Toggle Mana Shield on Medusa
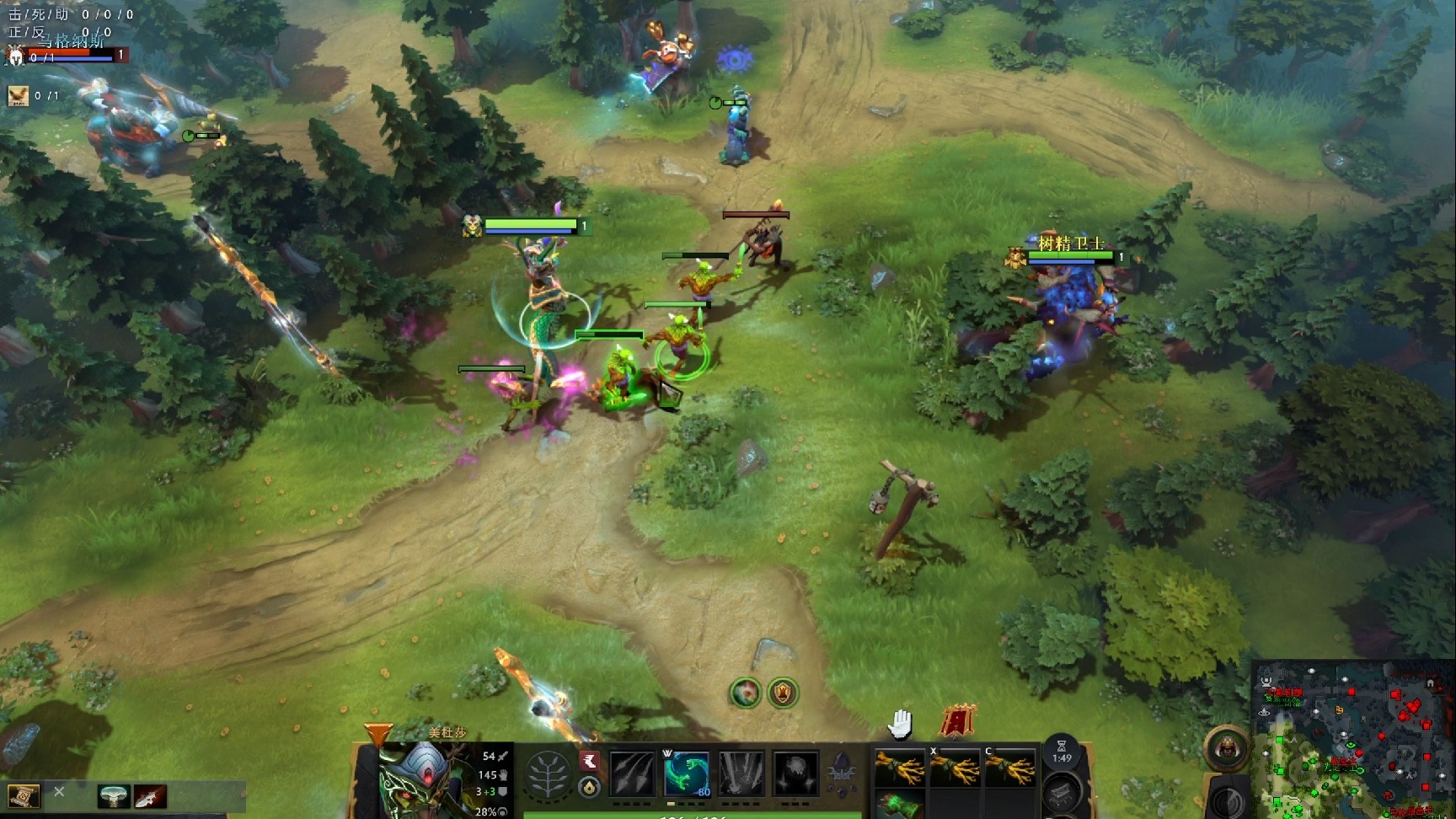 click(x=741, y=773)
